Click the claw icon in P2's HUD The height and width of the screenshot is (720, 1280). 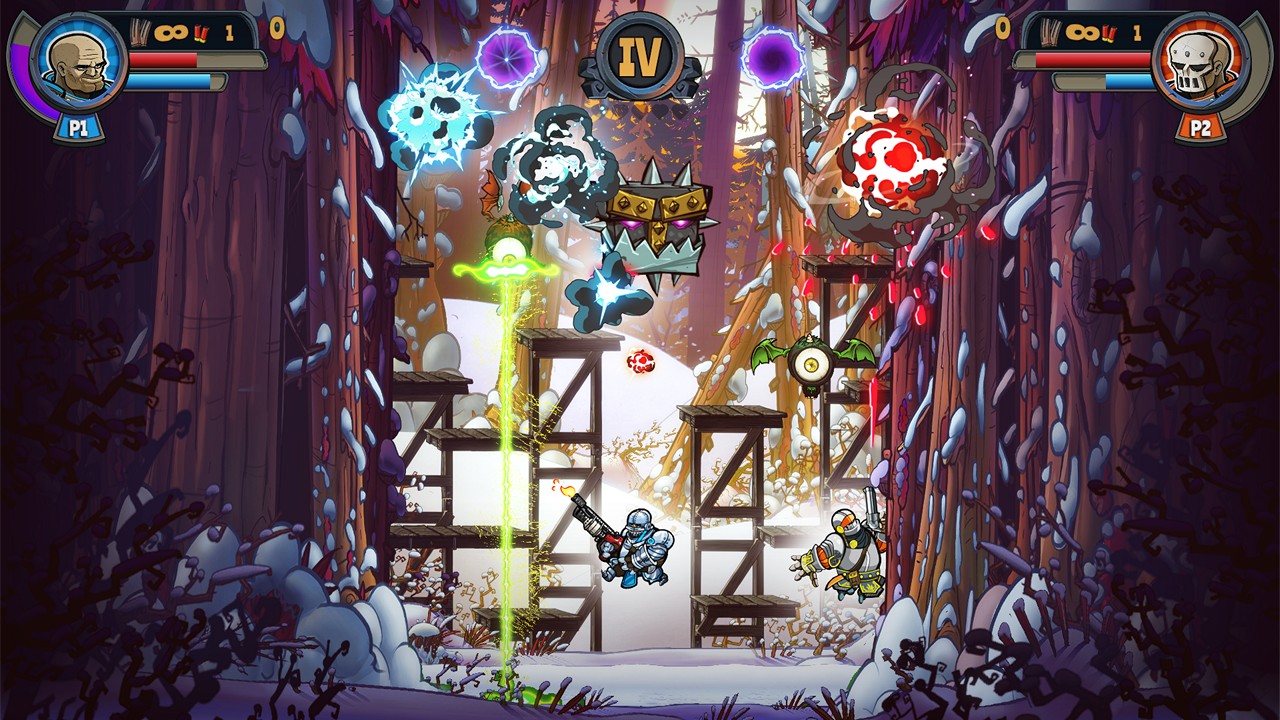point(1048,33)
